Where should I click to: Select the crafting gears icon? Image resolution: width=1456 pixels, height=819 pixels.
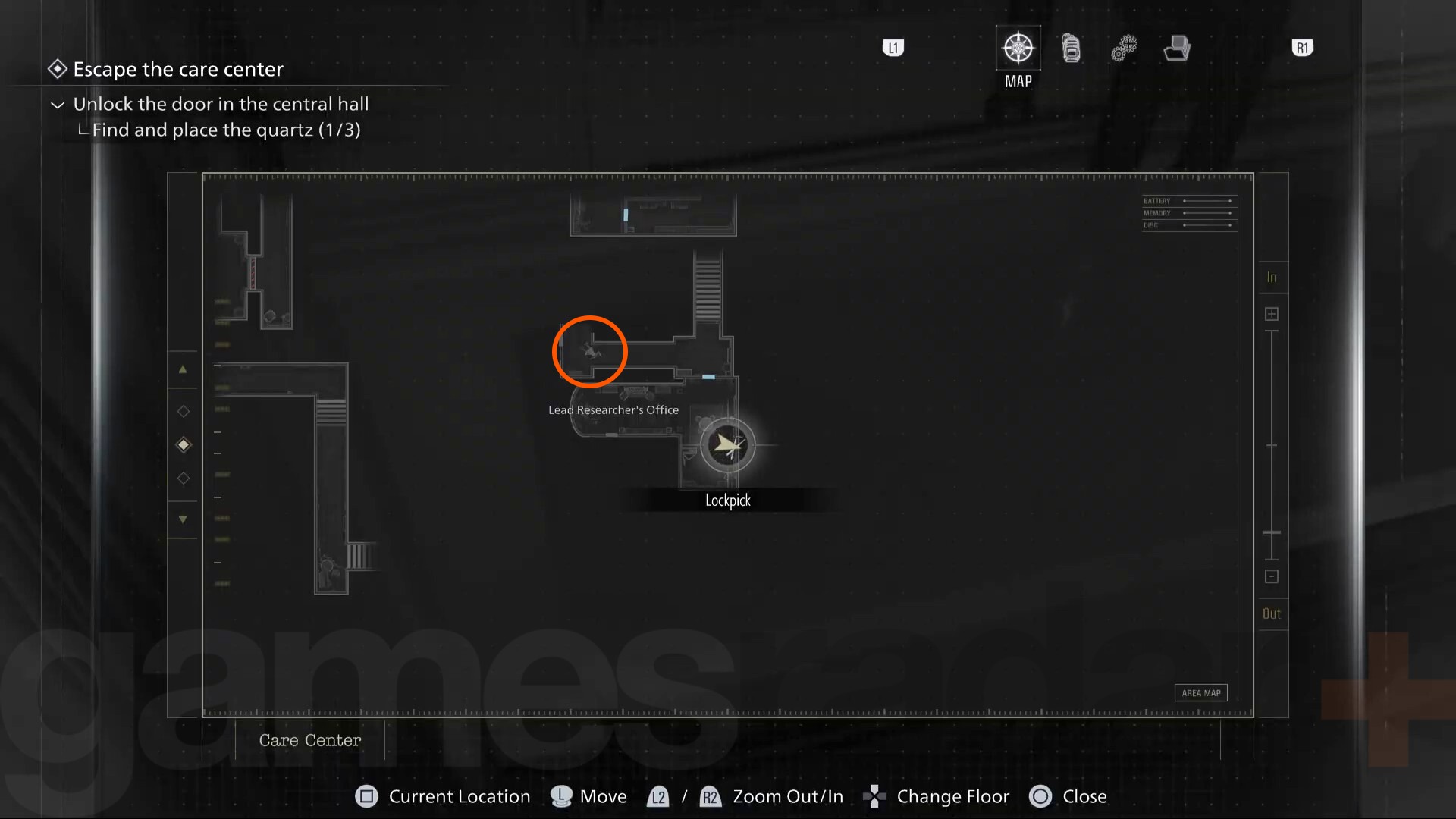[1124, 47]
